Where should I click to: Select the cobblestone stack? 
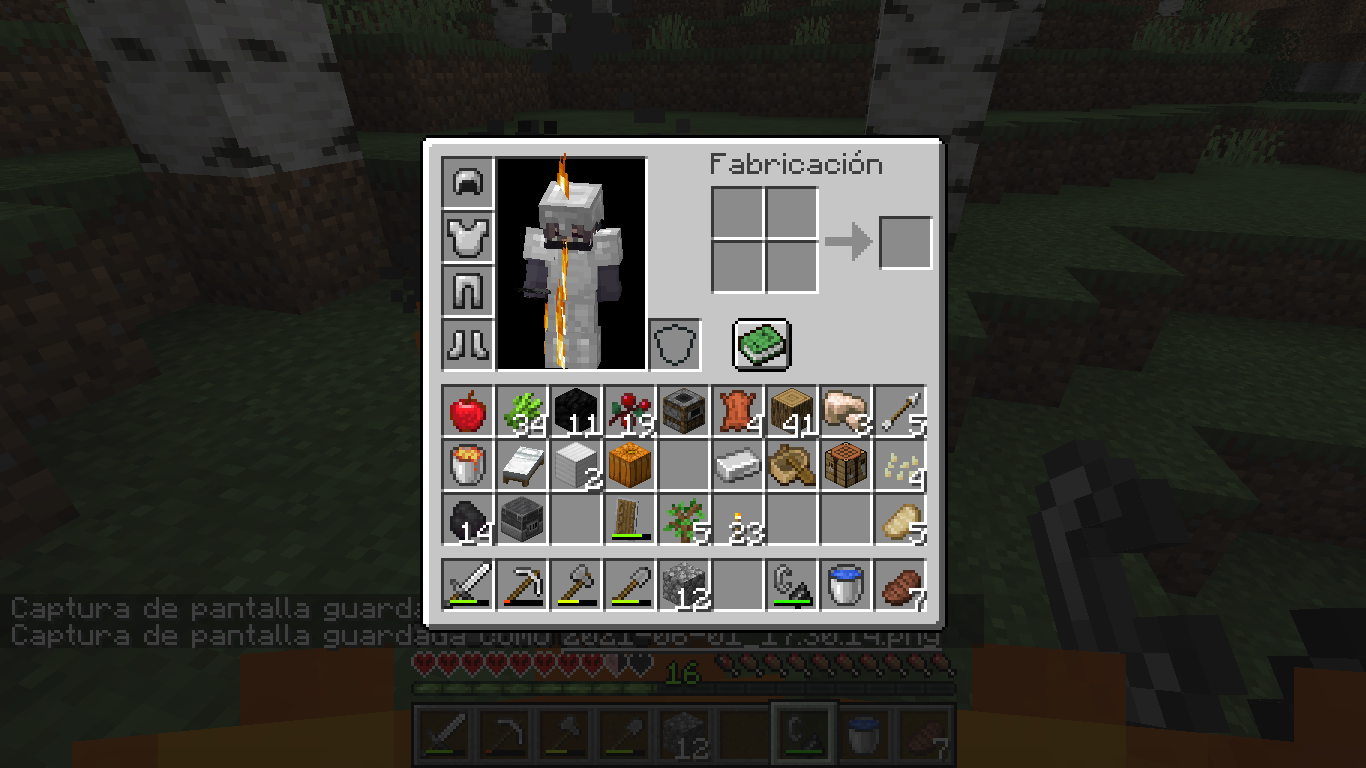point(683,584)
